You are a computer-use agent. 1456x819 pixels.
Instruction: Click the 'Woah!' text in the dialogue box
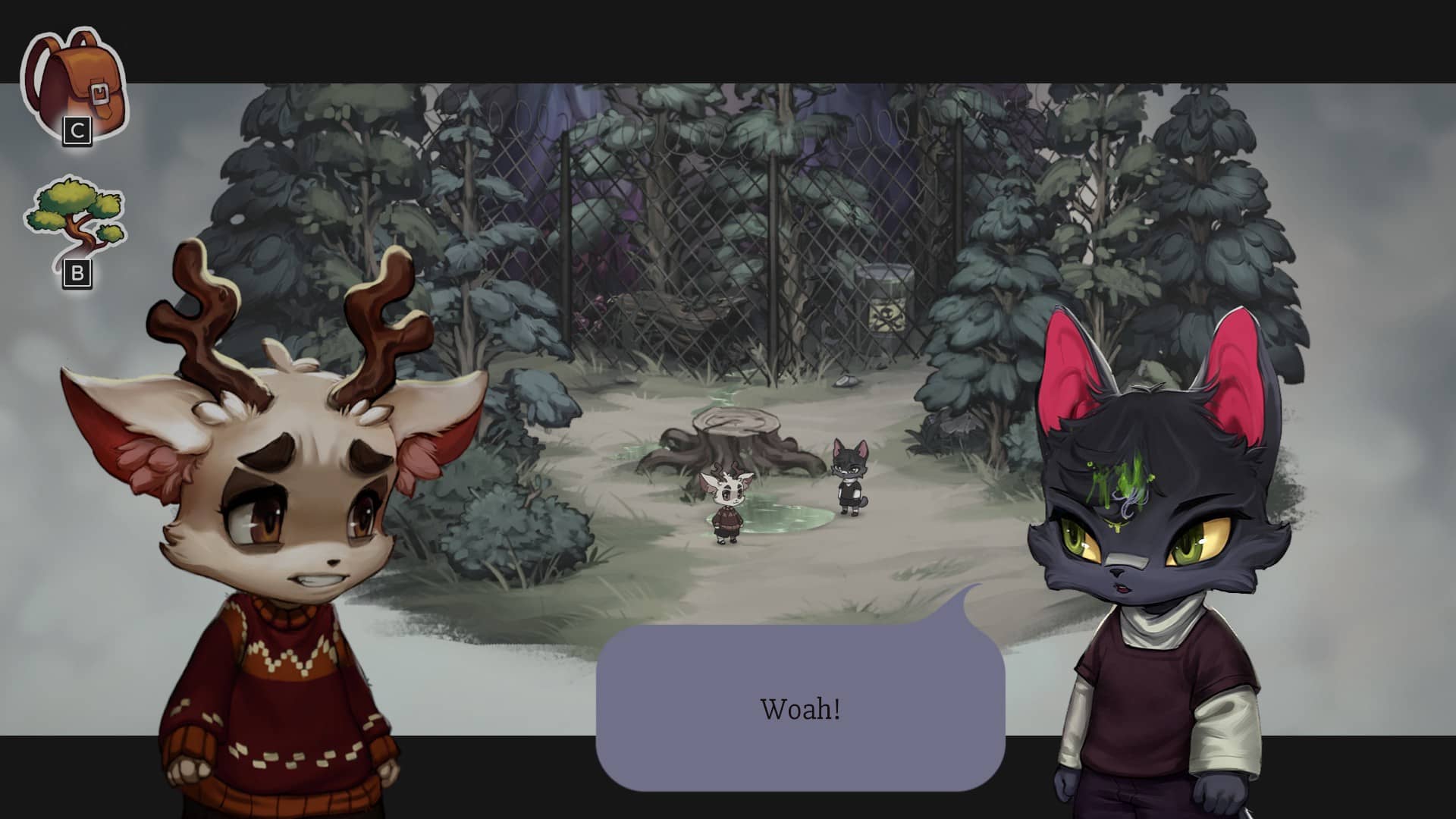[800, 709]
